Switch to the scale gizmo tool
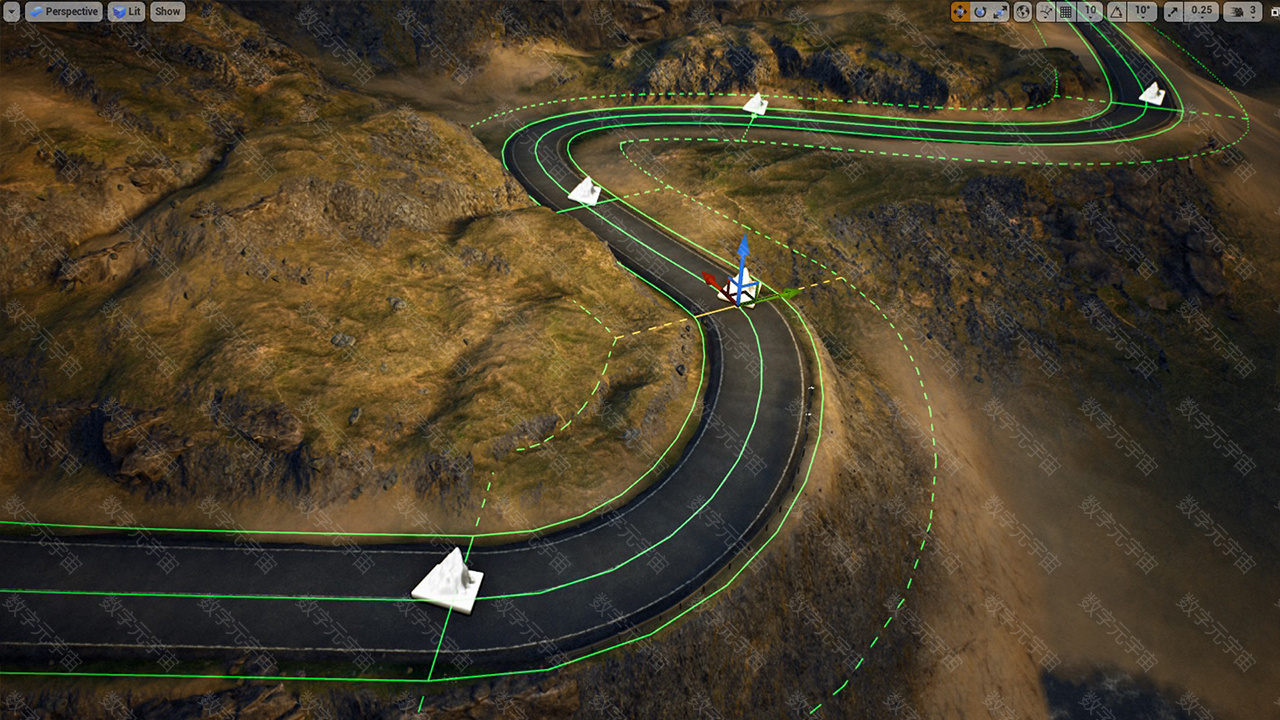Image resolution: width=1280 pixels, height=720 pixels. (1000, 12)
